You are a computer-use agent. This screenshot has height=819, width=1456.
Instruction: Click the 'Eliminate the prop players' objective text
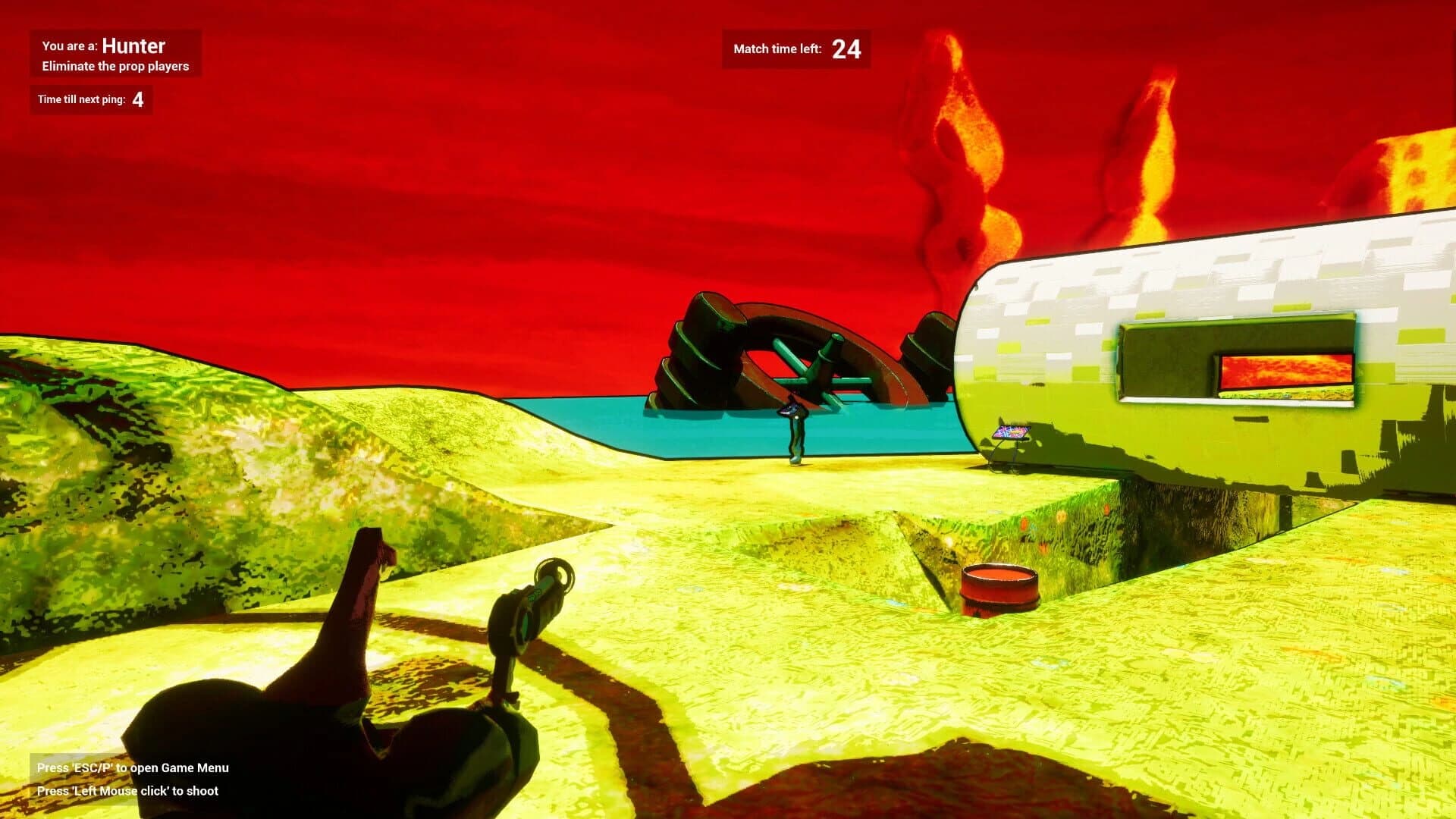tap(114, 66)
